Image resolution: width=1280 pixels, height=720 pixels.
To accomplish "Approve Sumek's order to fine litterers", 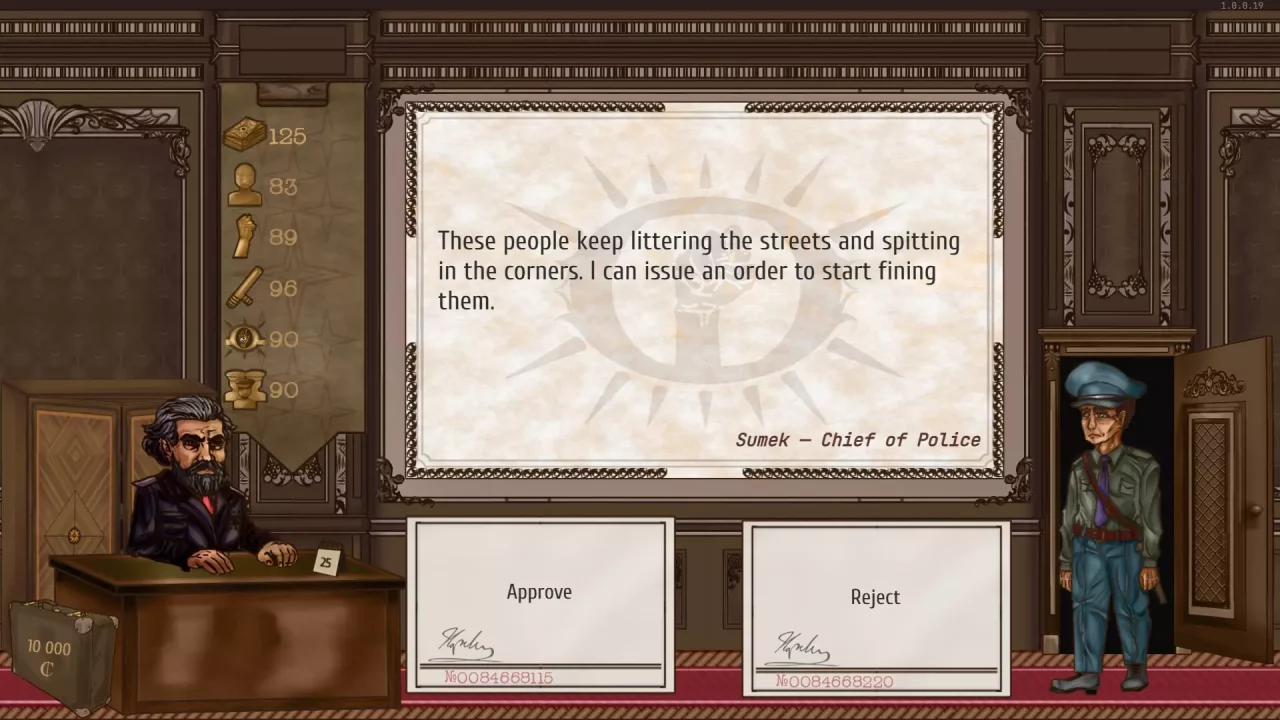I will [539, 591].
